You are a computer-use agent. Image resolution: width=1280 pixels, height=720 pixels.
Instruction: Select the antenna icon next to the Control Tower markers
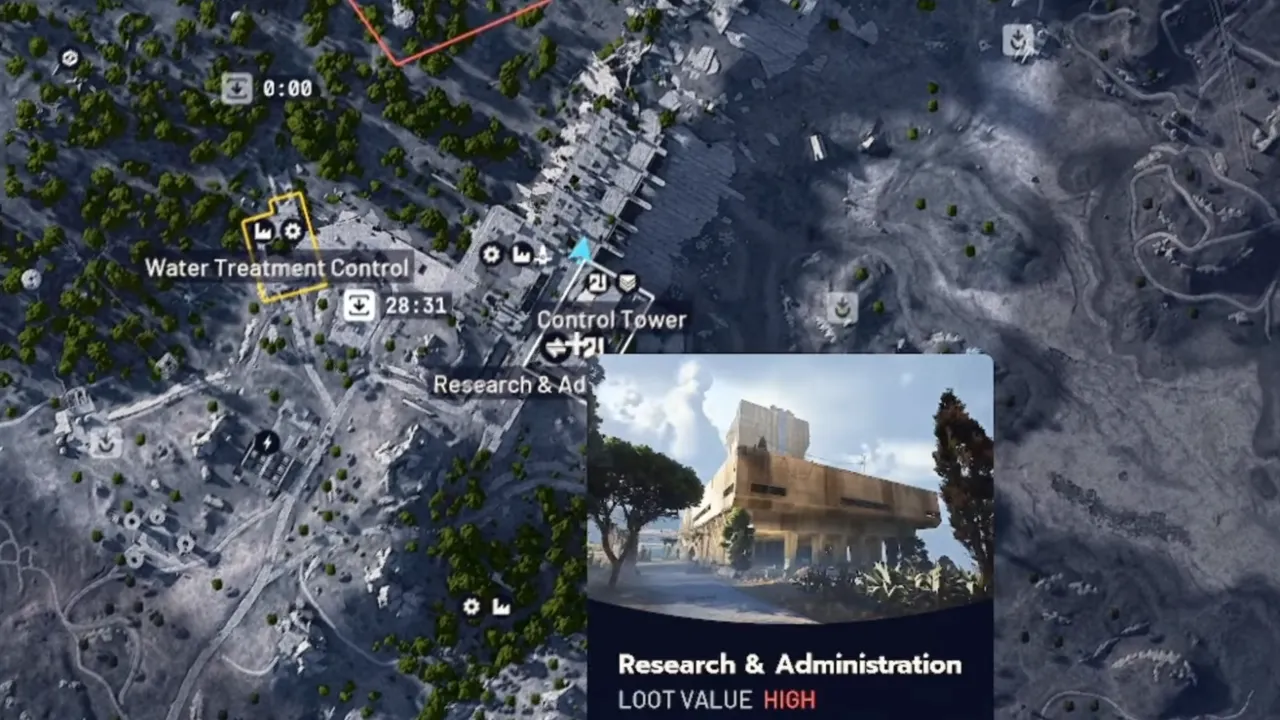click(x=544, y=258)
